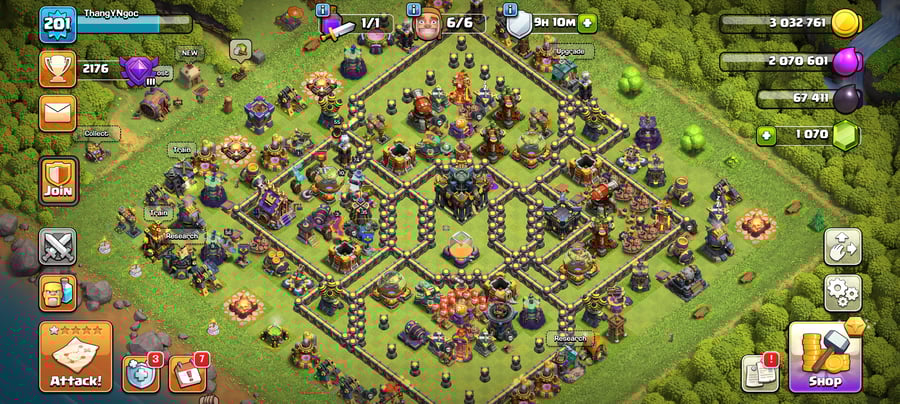Screen dimensions: 900x404
Task: Tap the Attack! map button
Action: click(75, 356)
